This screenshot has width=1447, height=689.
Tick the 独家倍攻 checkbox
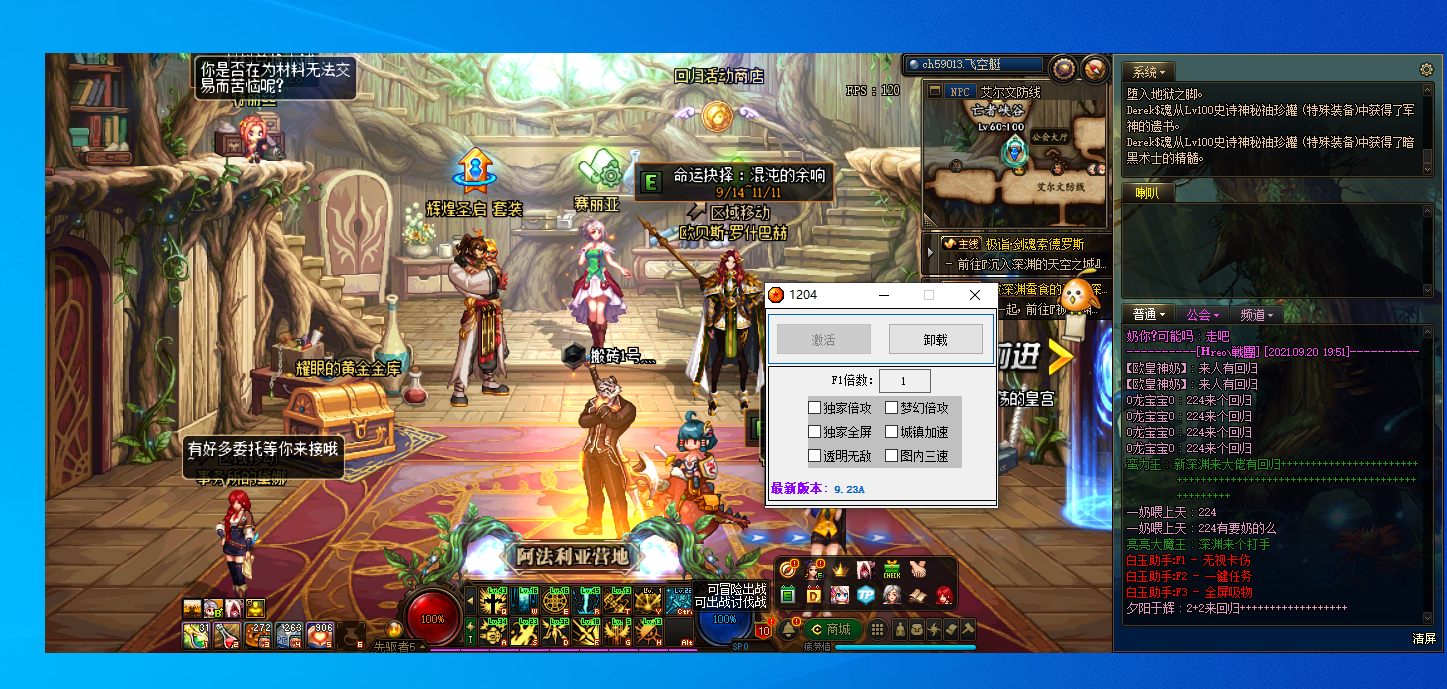815,408
